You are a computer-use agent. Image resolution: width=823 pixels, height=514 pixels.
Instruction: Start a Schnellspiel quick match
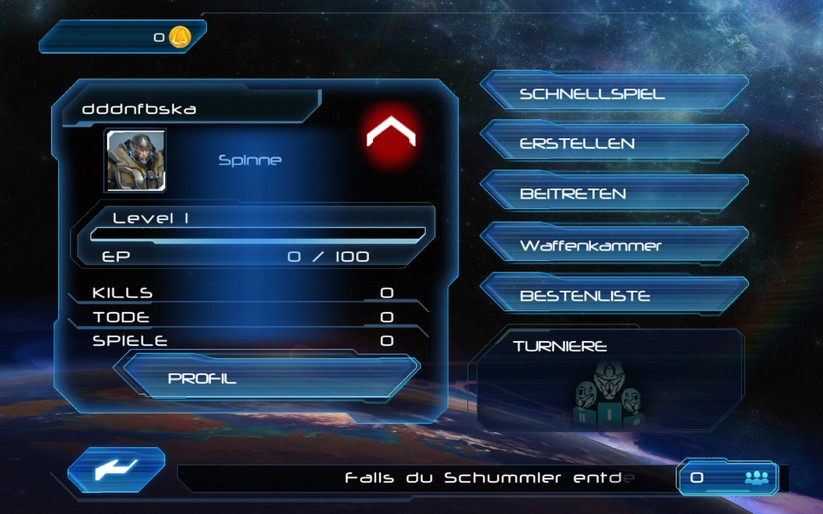613,94
